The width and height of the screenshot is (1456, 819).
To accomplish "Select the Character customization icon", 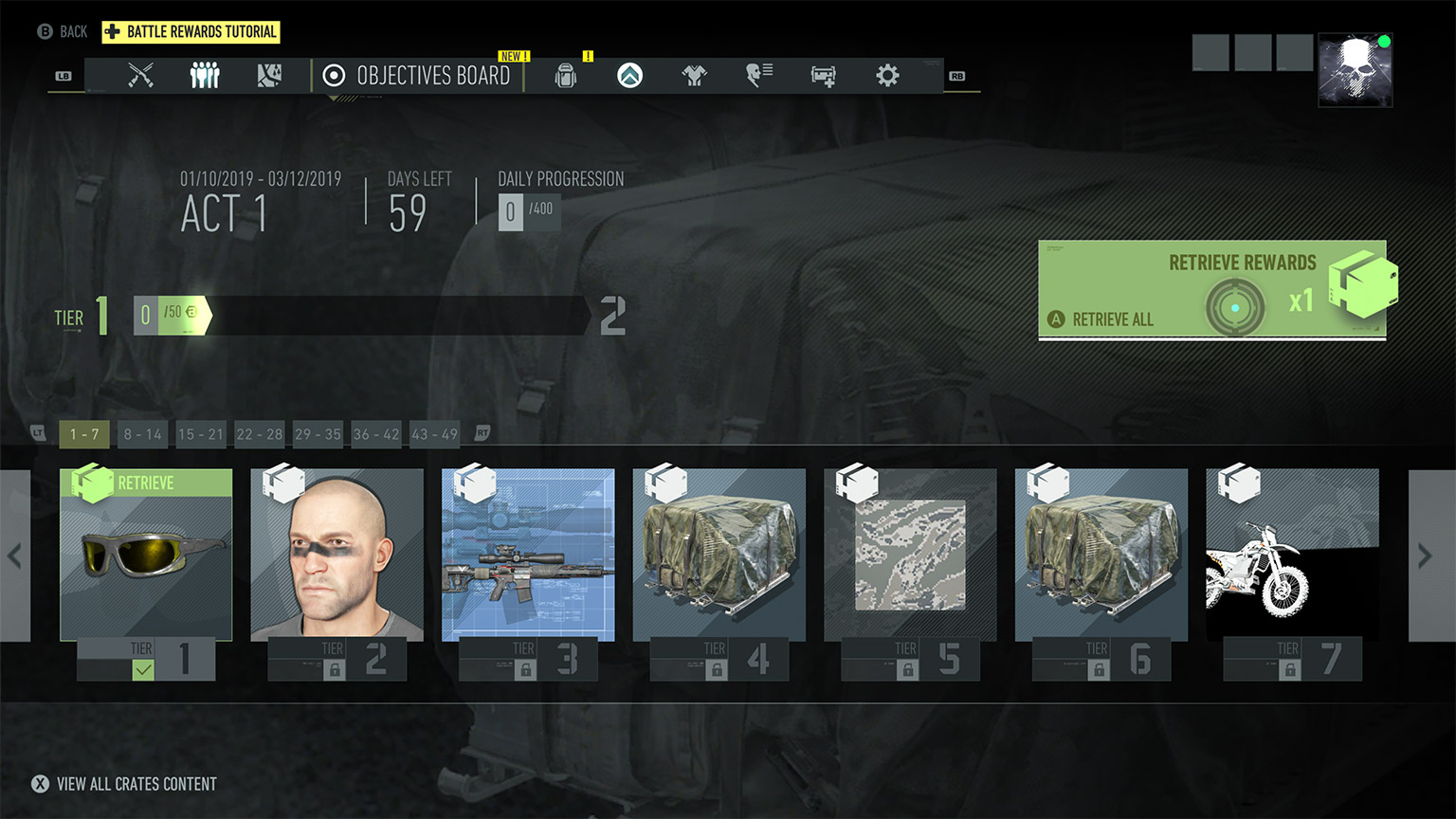I will coord(757,75).
